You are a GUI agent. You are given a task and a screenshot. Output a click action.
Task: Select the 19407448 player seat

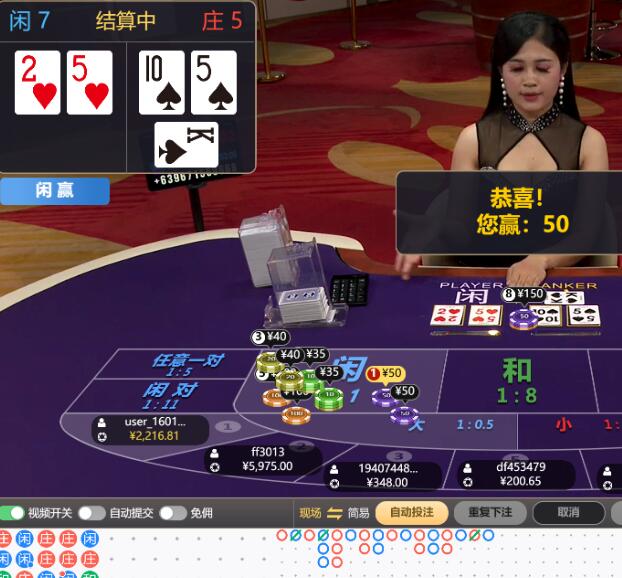pos(385,475)
